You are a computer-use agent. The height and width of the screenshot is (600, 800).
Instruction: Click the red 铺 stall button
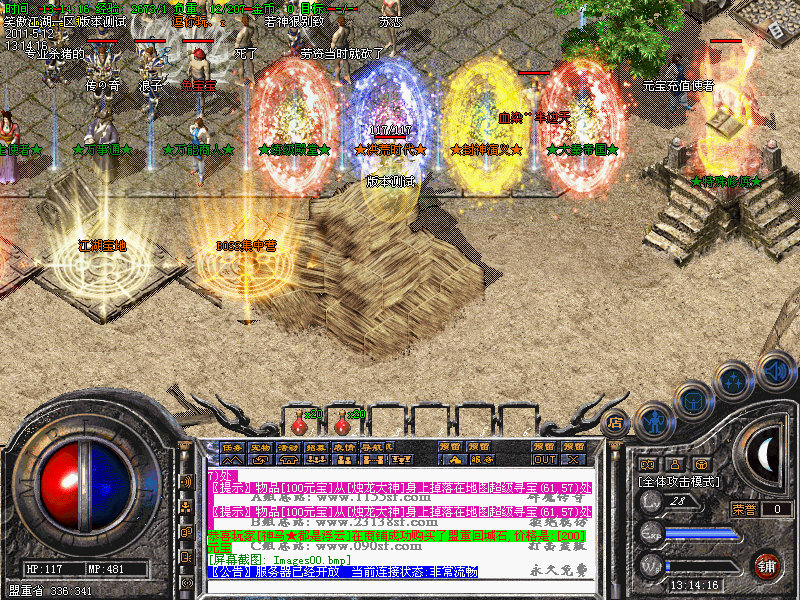[x=767, y=565]
